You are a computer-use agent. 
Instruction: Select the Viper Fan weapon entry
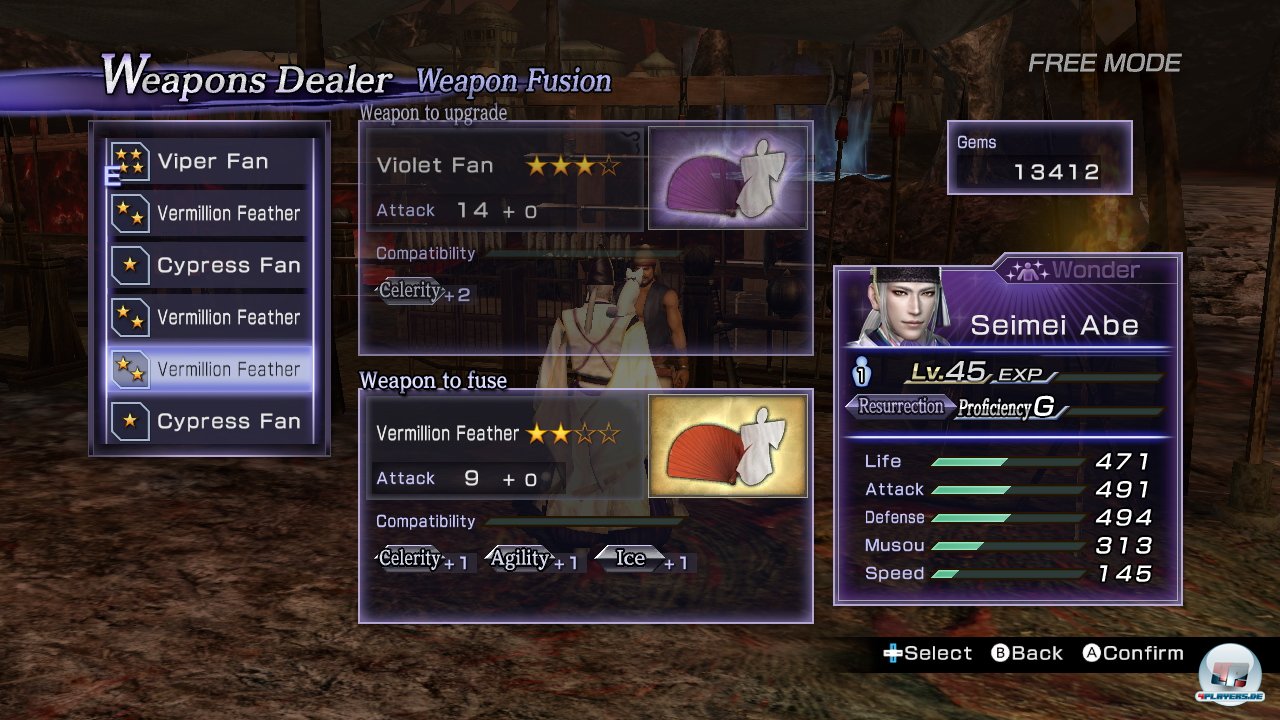[210, 162]
